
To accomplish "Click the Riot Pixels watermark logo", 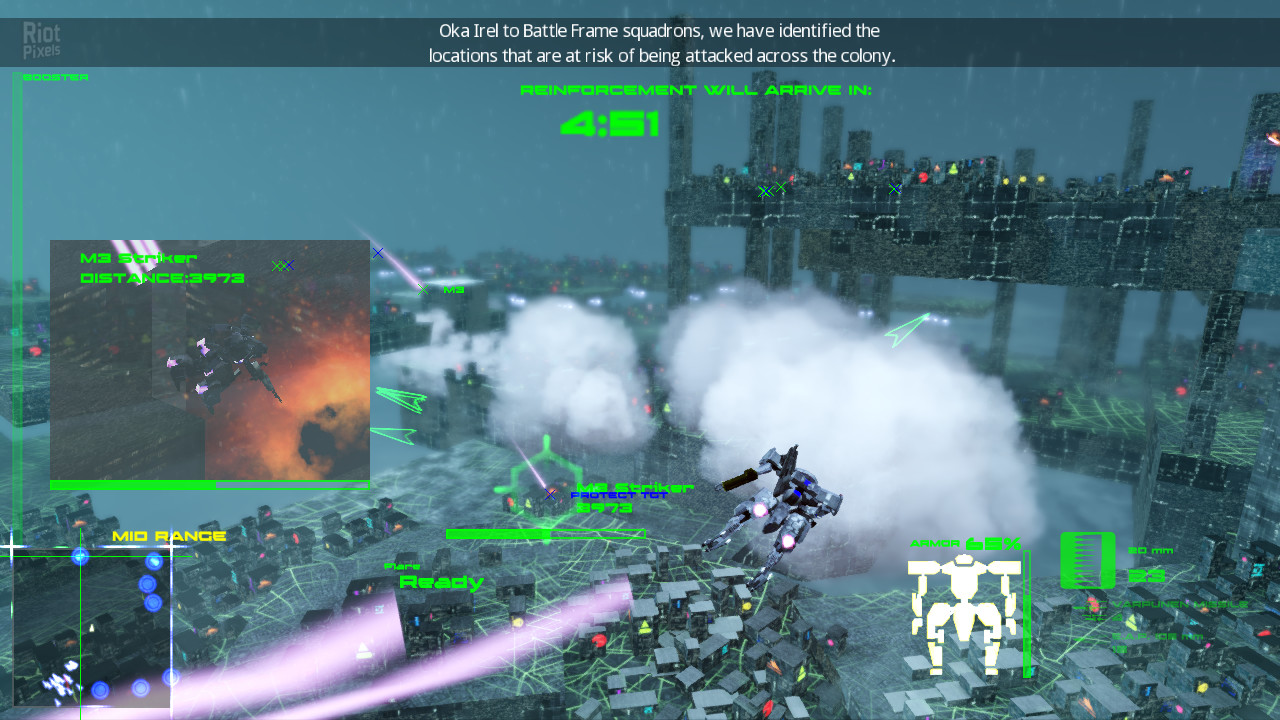I will pyautogui.click(x=42, y=40).
